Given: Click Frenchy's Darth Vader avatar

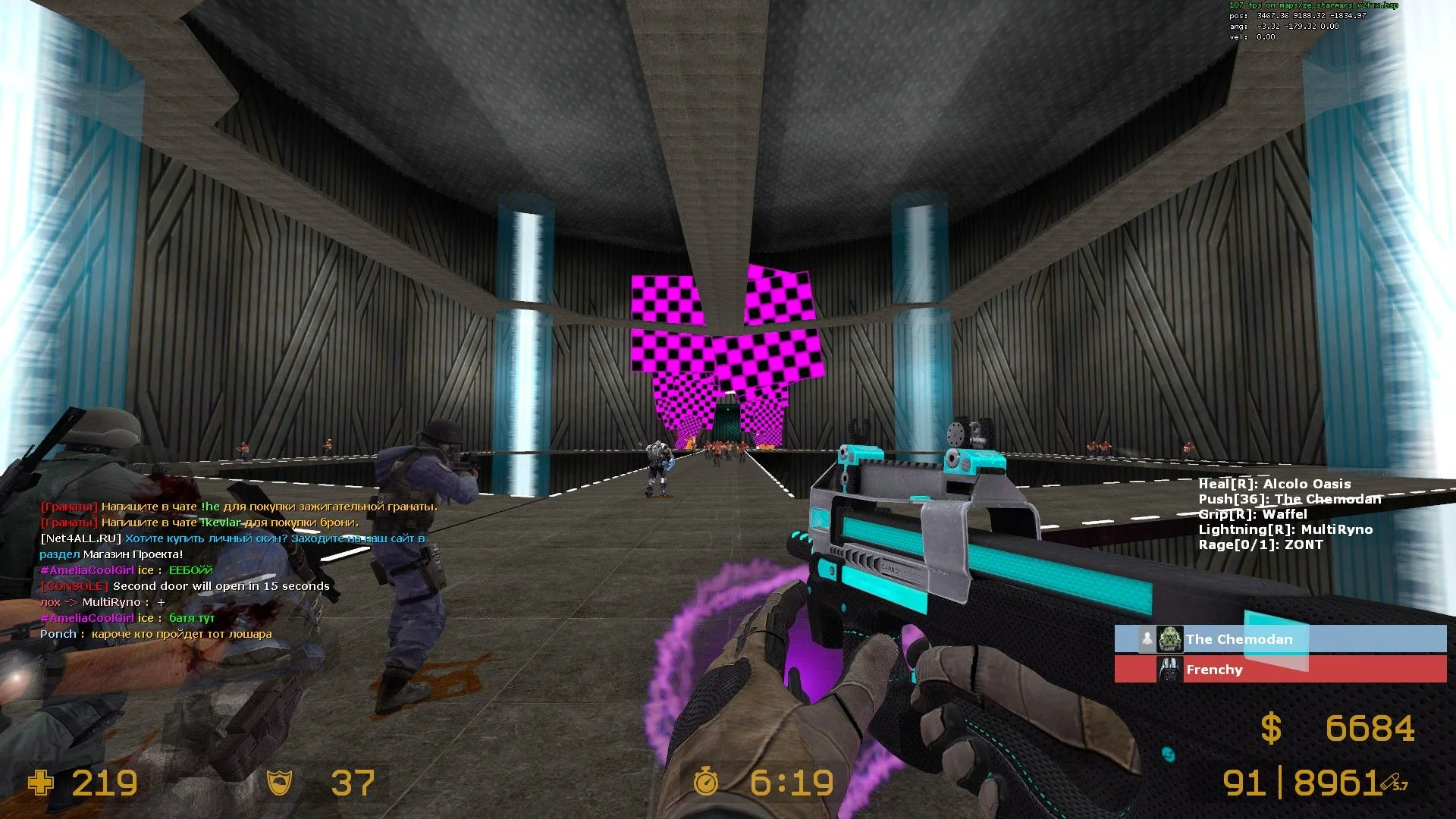Looking at the screenshot, I should coord(1170,670).
